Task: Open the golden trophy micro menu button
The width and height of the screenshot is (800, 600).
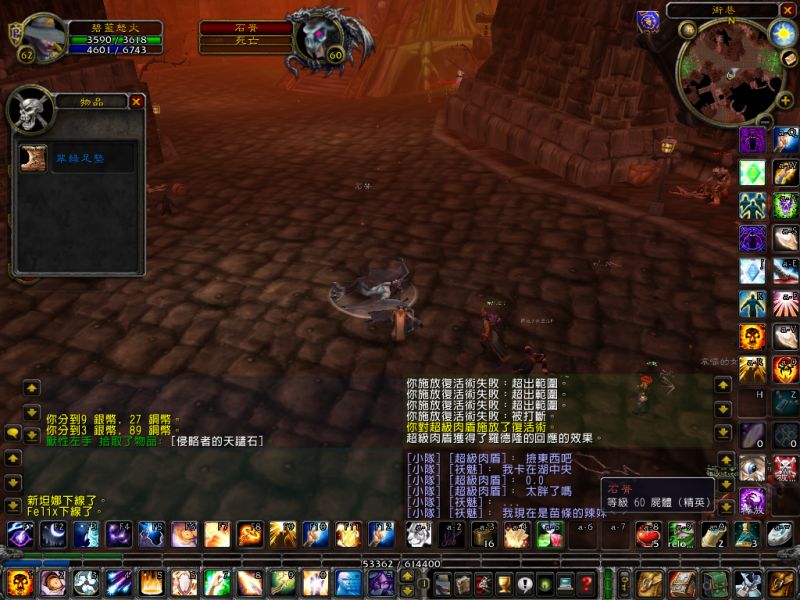Action: coord(504,584)
